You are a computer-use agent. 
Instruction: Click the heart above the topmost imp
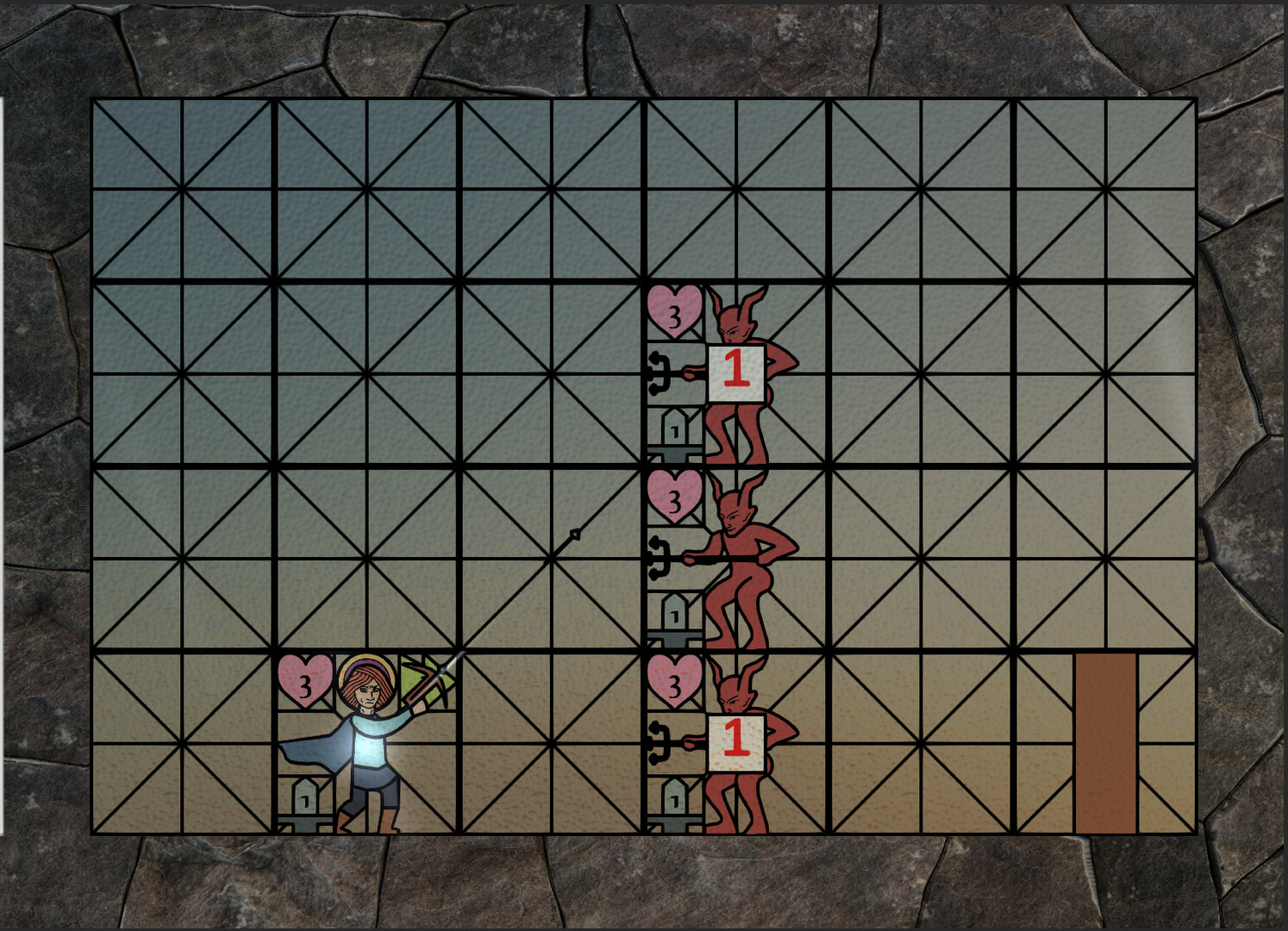click(x=675, y=313)
